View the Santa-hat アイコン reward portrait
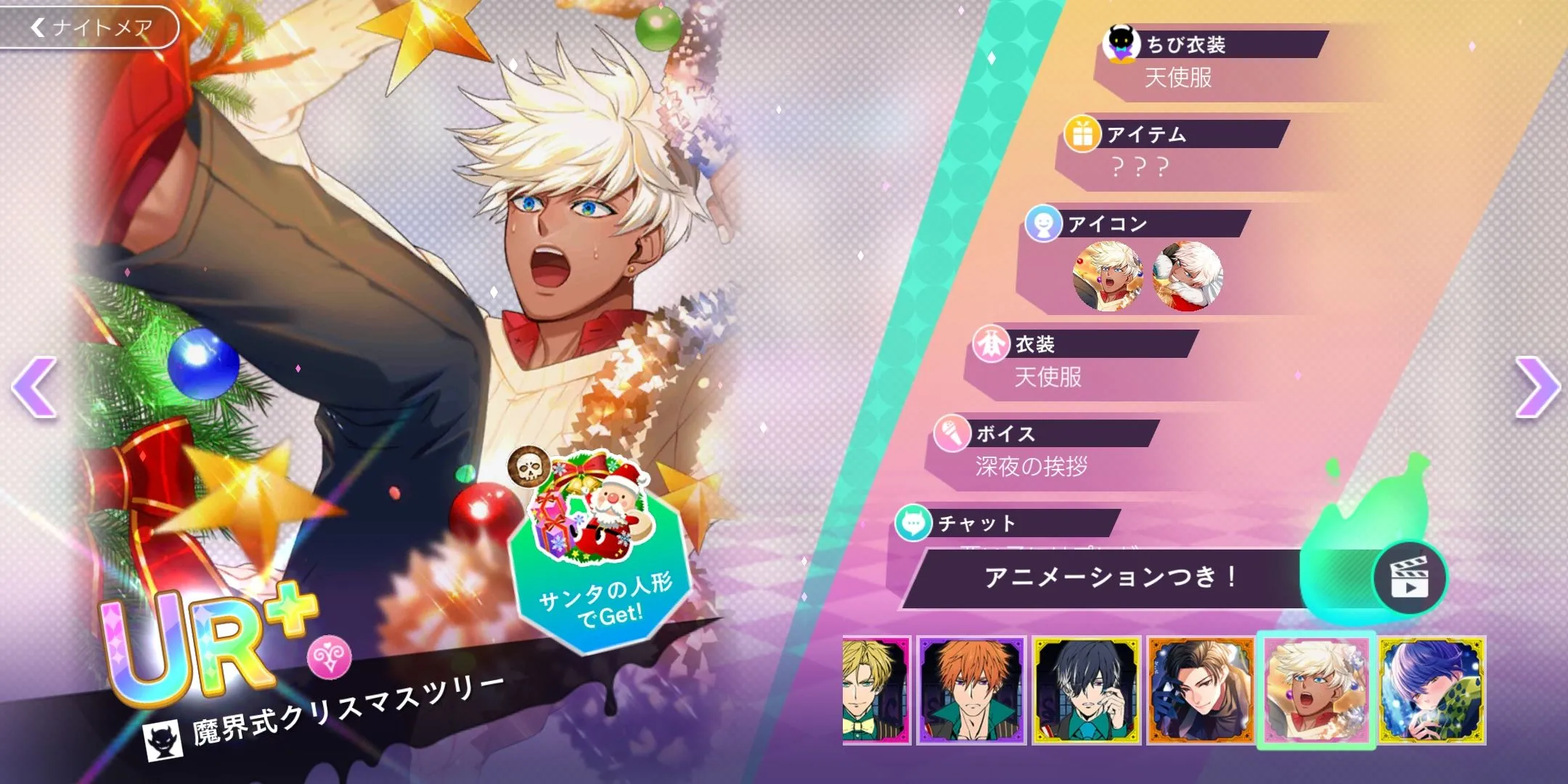The width and height of the screenshot is (1568, 784). click(1188, 277)
